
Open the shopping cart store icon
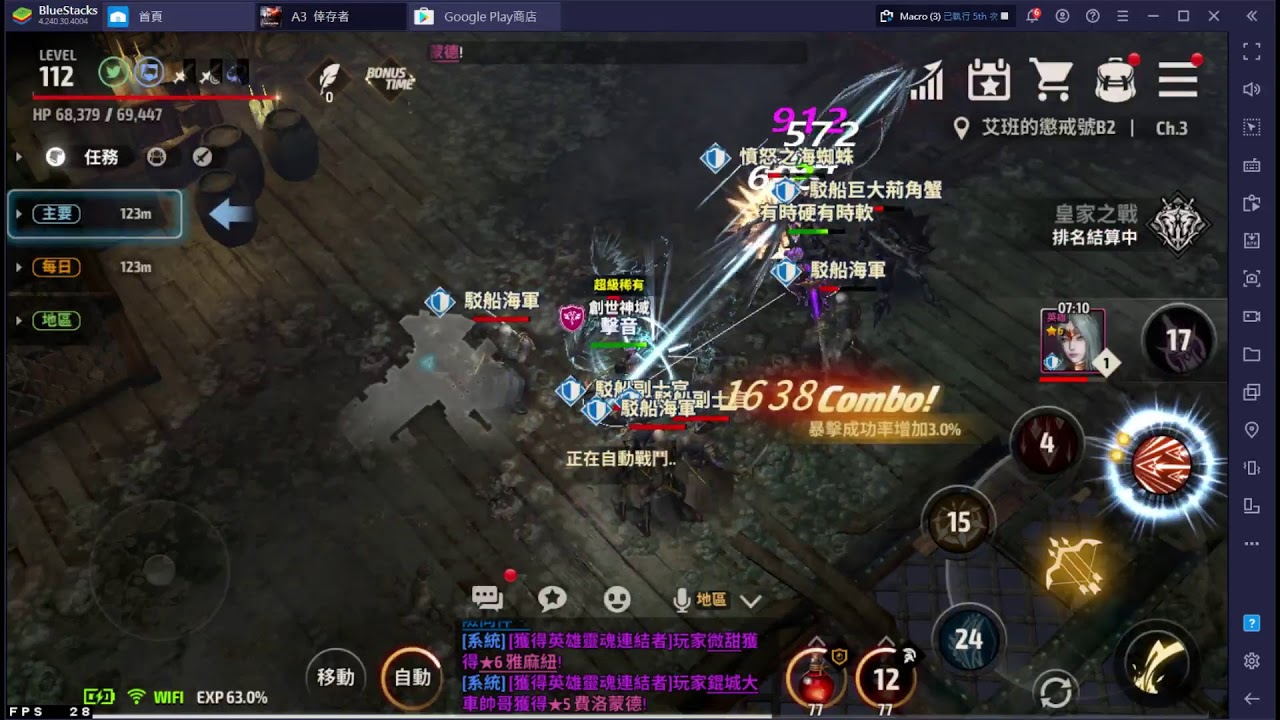[x=1053, y=79]
